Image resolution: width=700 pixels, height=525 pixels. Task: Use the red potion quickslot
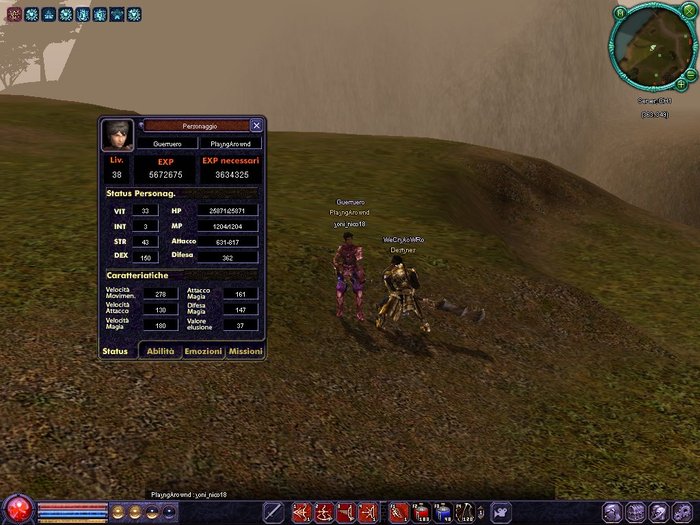pyautogui.click(x=421, y=513)
